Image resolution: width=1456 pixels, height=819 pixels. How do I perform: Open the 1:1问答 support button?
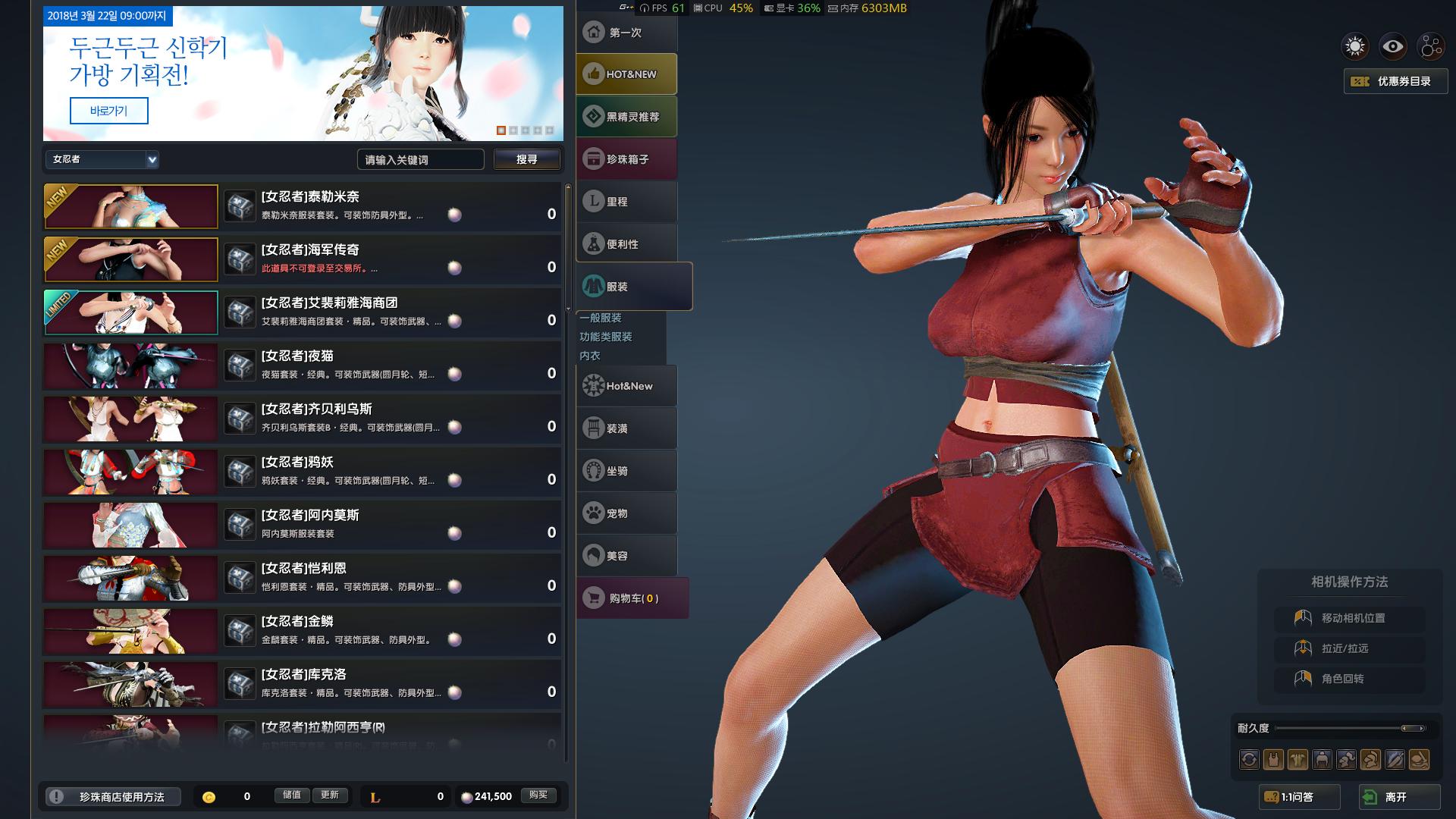click(x=1299, y=797)
